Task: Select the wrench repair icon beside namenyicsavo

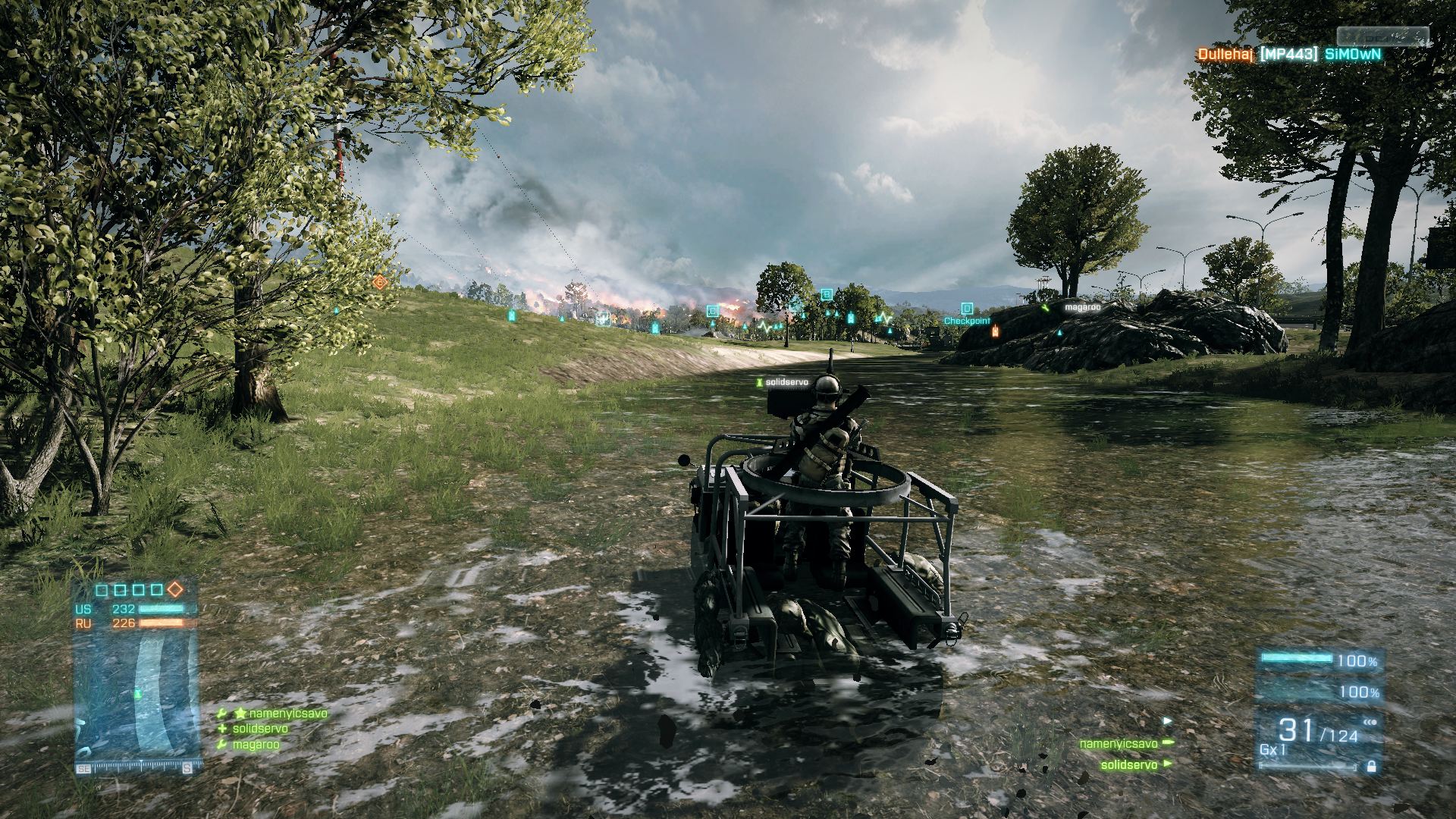Action: coord(221,714)
